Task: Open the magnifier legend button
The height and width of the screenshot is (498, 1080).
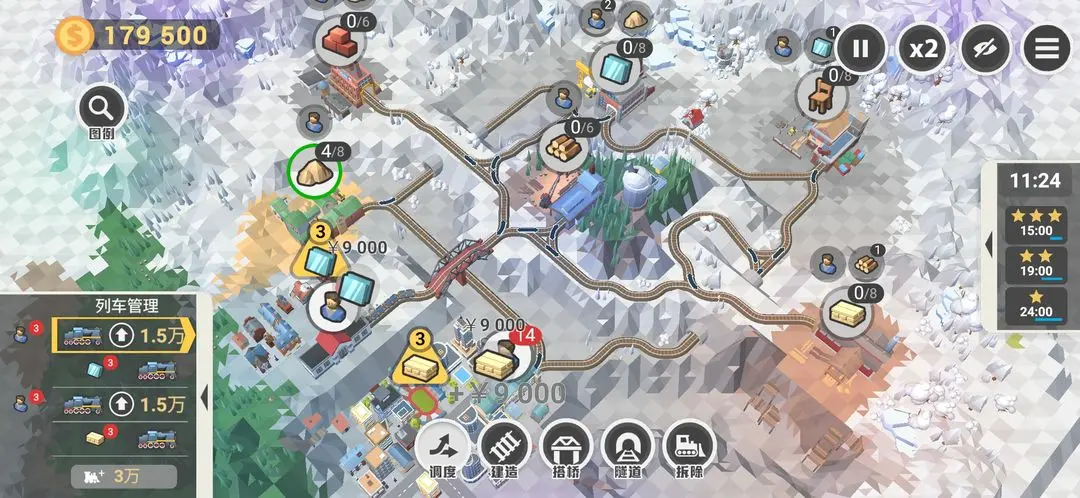Action: tap(101, 108)
